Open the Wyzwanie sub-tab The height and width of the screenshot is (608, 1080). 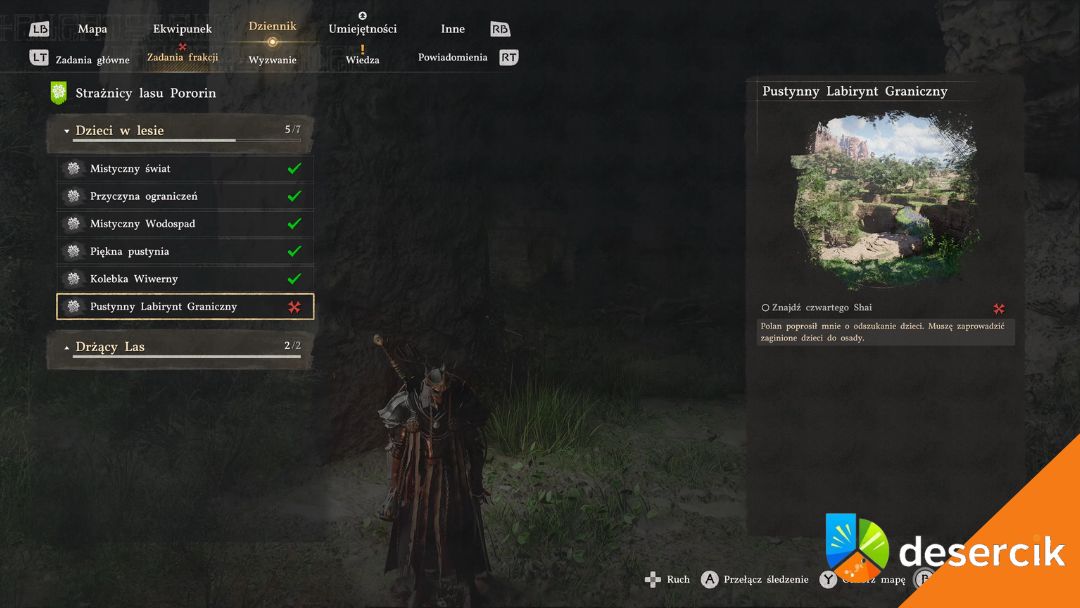click(x=272, y=60)
